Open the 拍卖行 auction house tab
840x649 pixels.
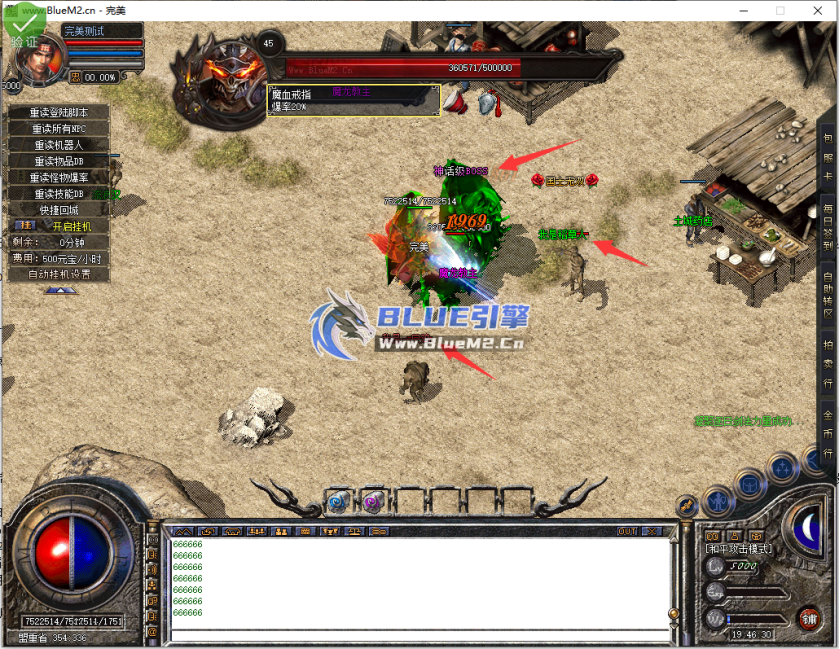click(x=828, y=362)
